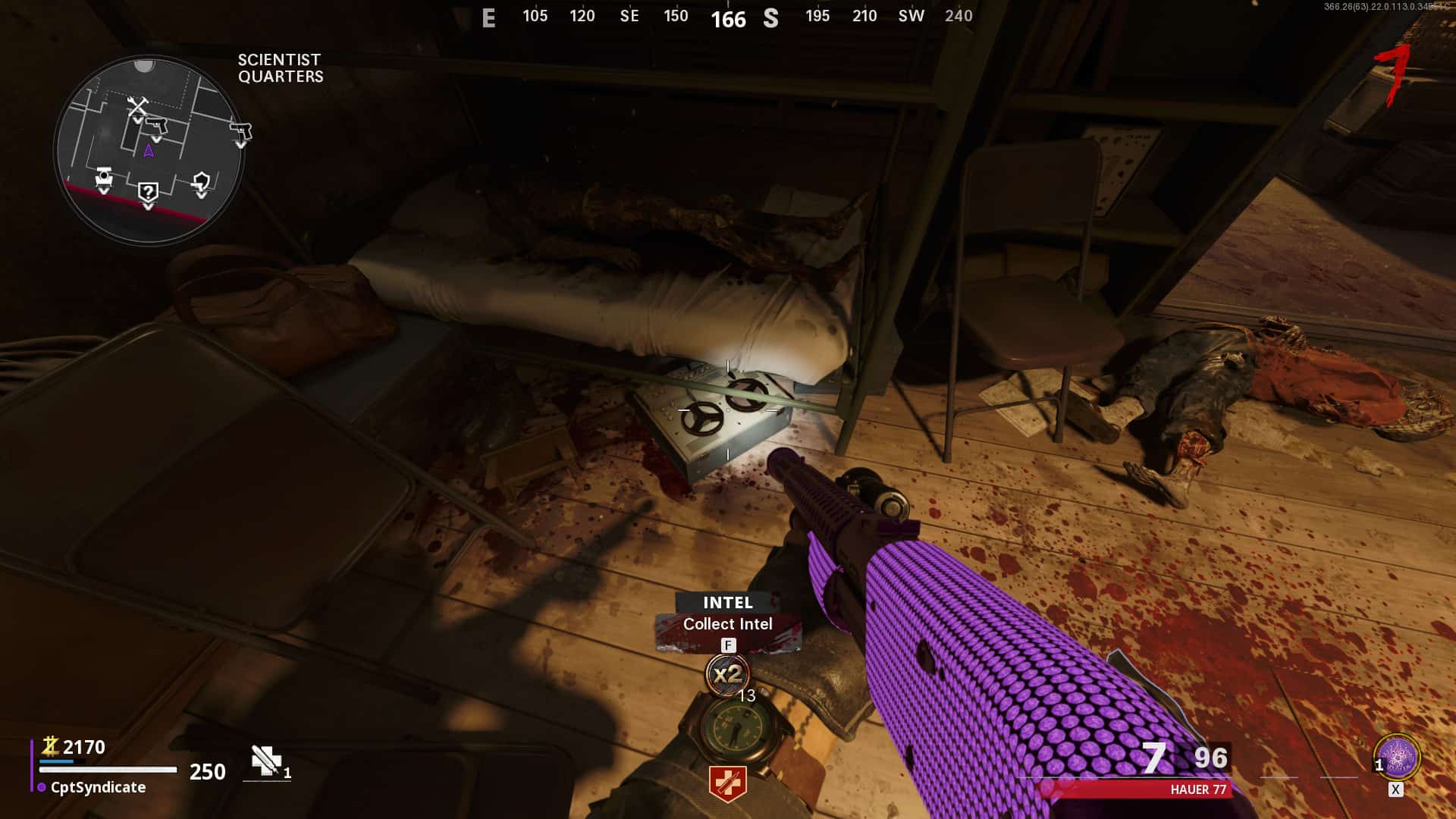The image size is (1456, 819).
Task: Click the x2 Double Points power-up icon
Action: click(727, 673)
